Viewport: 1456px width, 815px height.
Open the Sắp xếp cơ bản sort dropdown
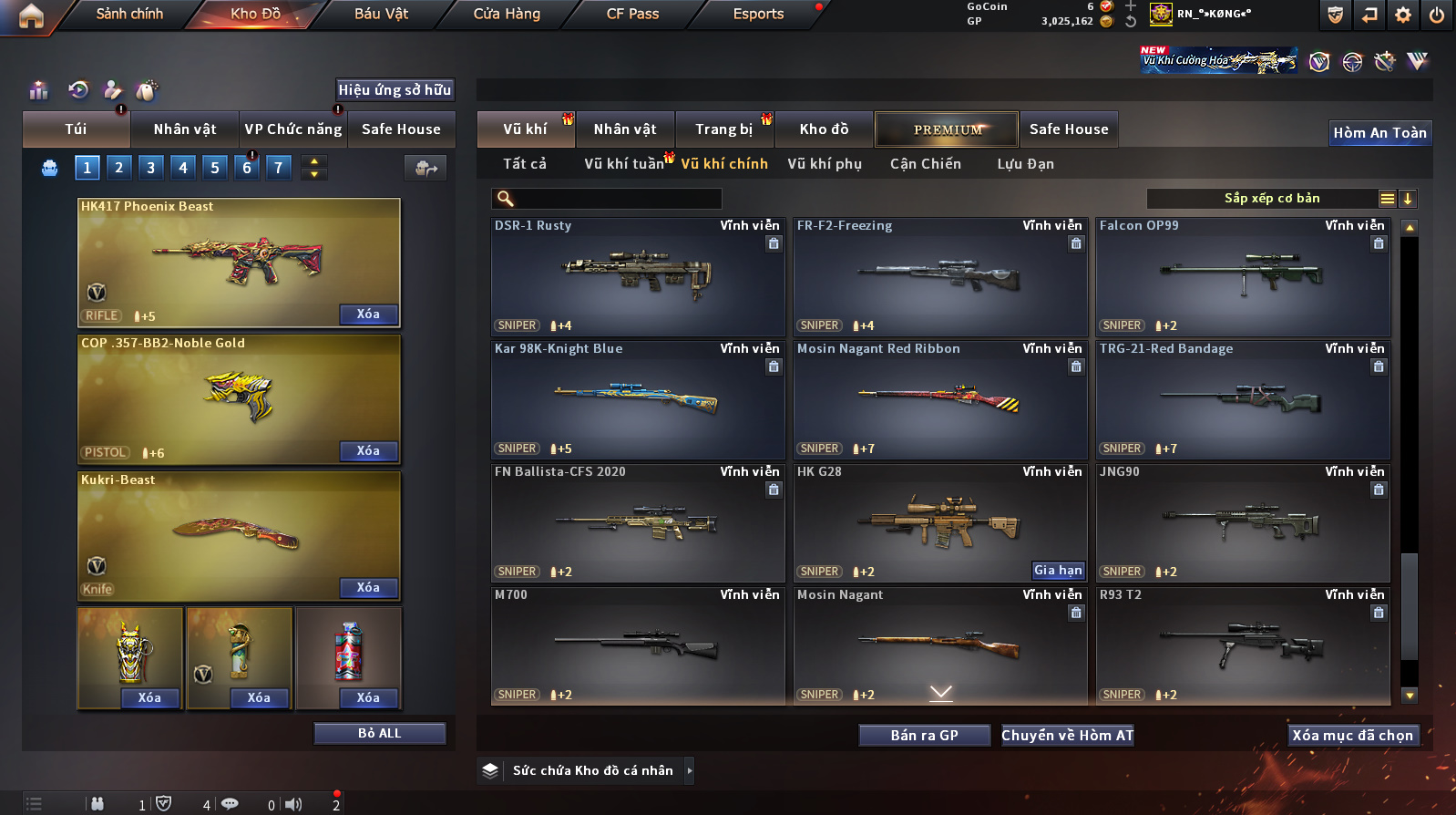pyautogui.click(x=1271, y=199)
